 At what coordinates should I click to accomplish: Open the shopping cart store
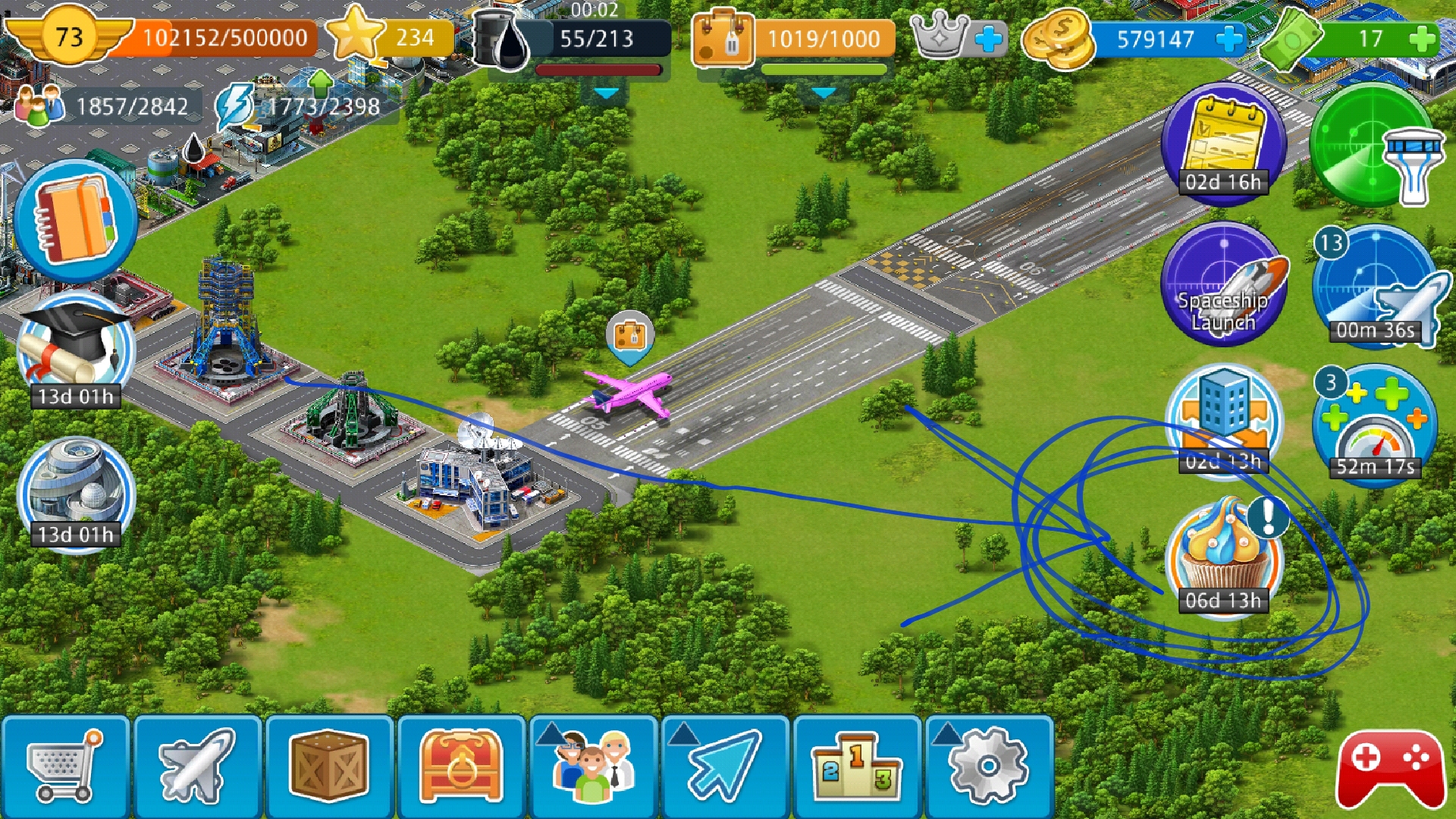pyautogui.click(x=64, y=767)
